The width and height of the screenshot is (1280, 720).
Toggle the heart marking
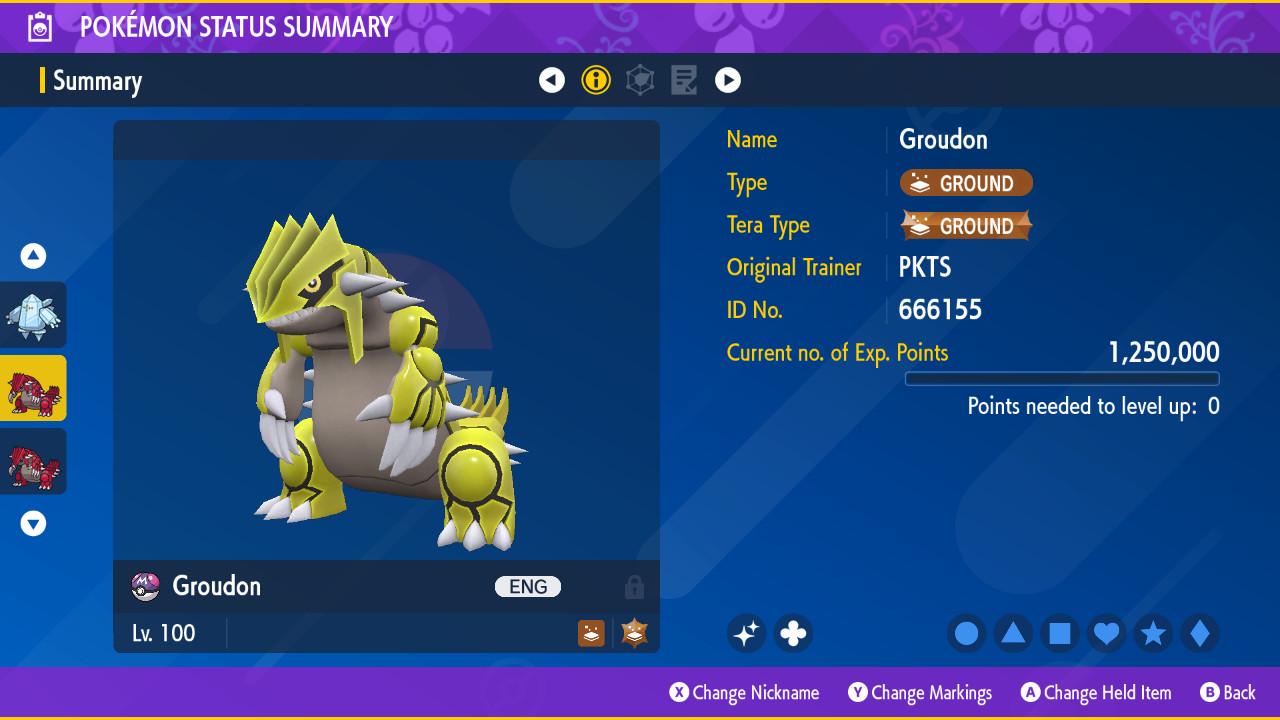[1106, 633]
